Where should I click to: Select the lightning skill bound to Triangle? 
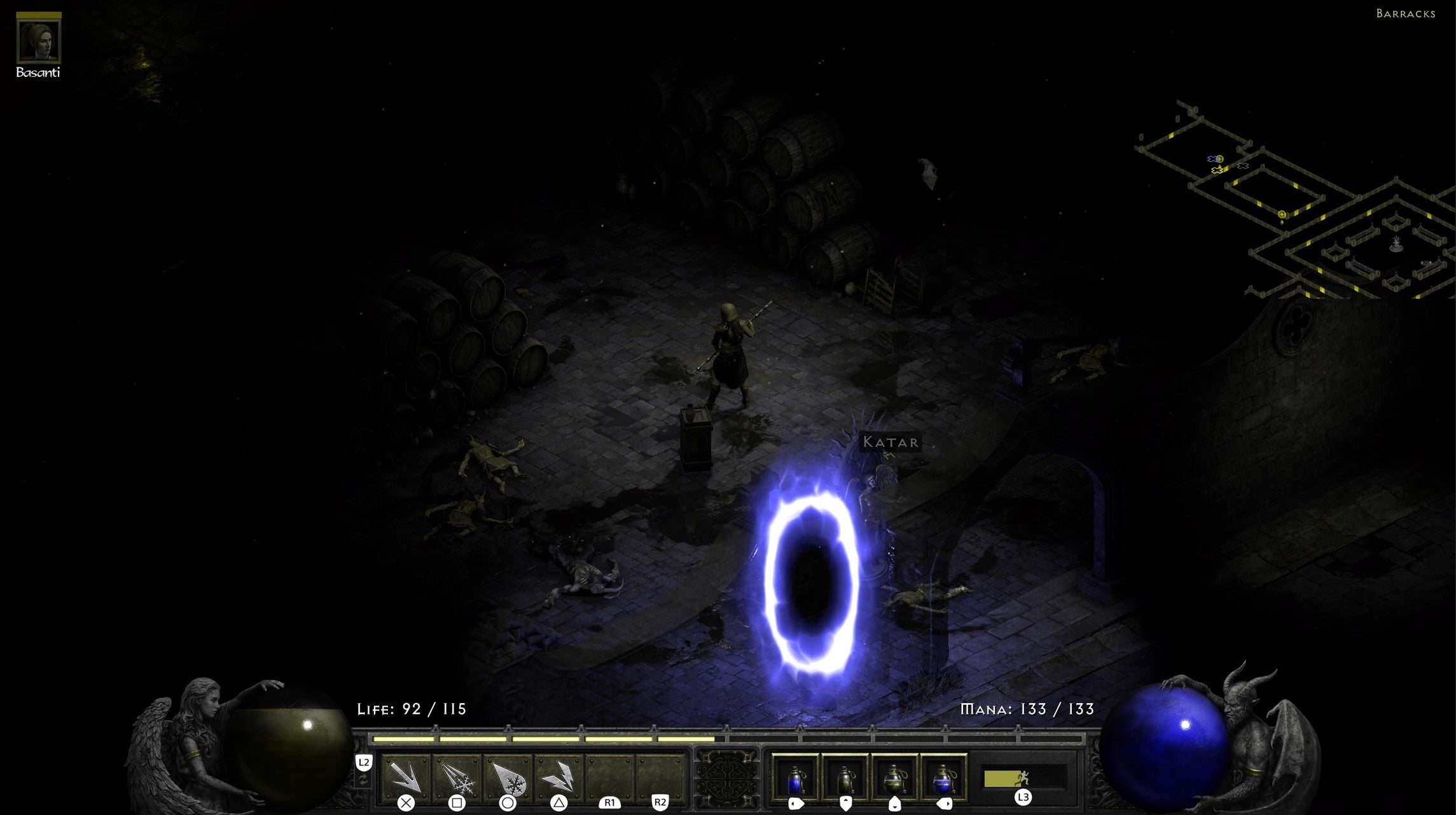(x=558, y=777)
